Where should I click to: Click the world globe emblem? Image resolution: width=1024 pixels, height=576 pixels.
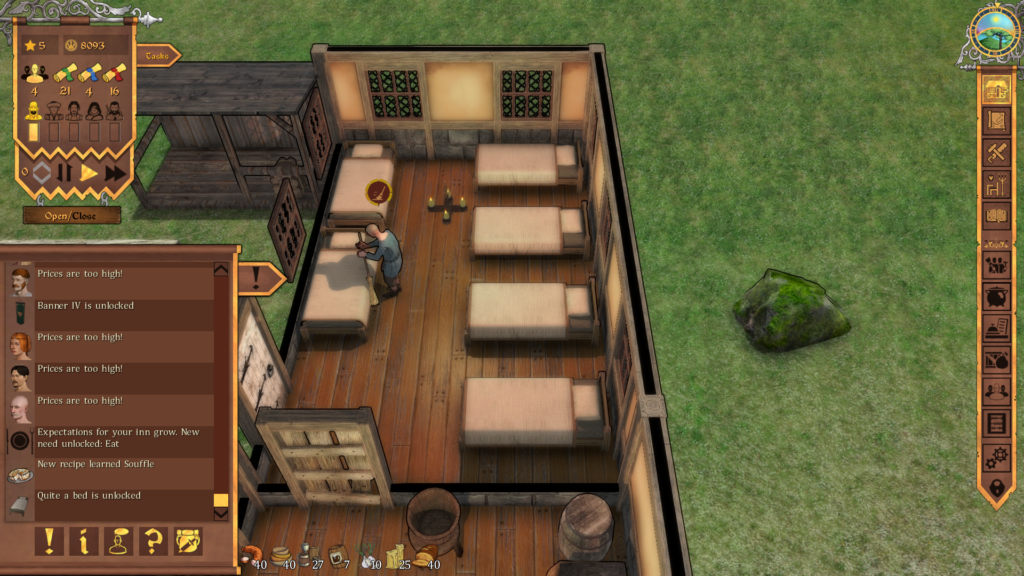click(995, 31)
